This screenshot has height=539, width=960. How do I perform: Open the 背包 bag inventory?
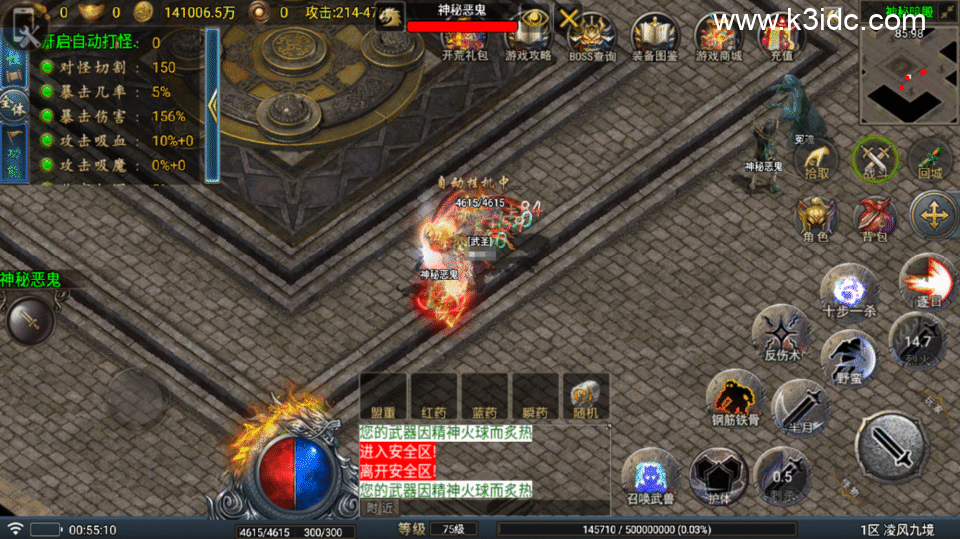874,219
